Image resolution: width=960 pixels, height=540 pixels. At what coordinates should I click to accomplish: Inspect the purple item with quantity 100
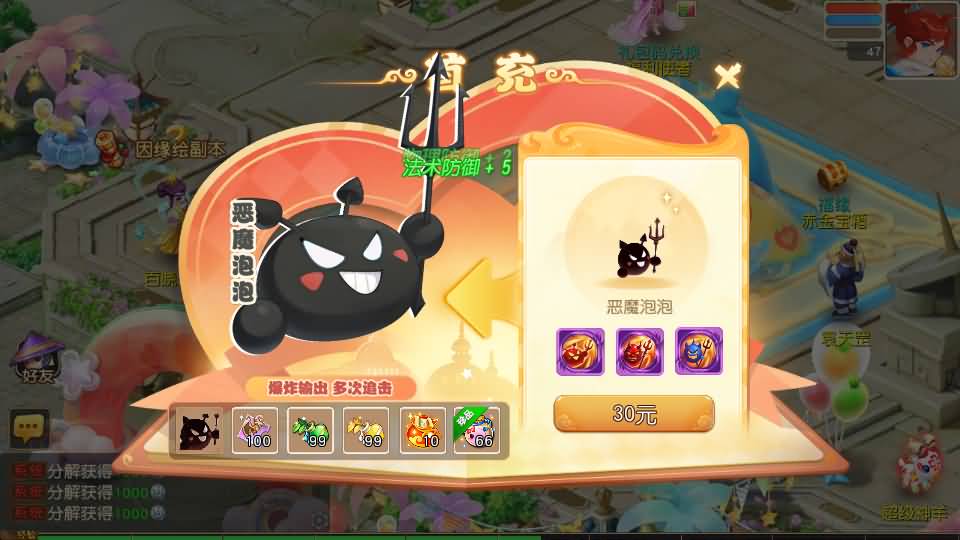(254, 431)
